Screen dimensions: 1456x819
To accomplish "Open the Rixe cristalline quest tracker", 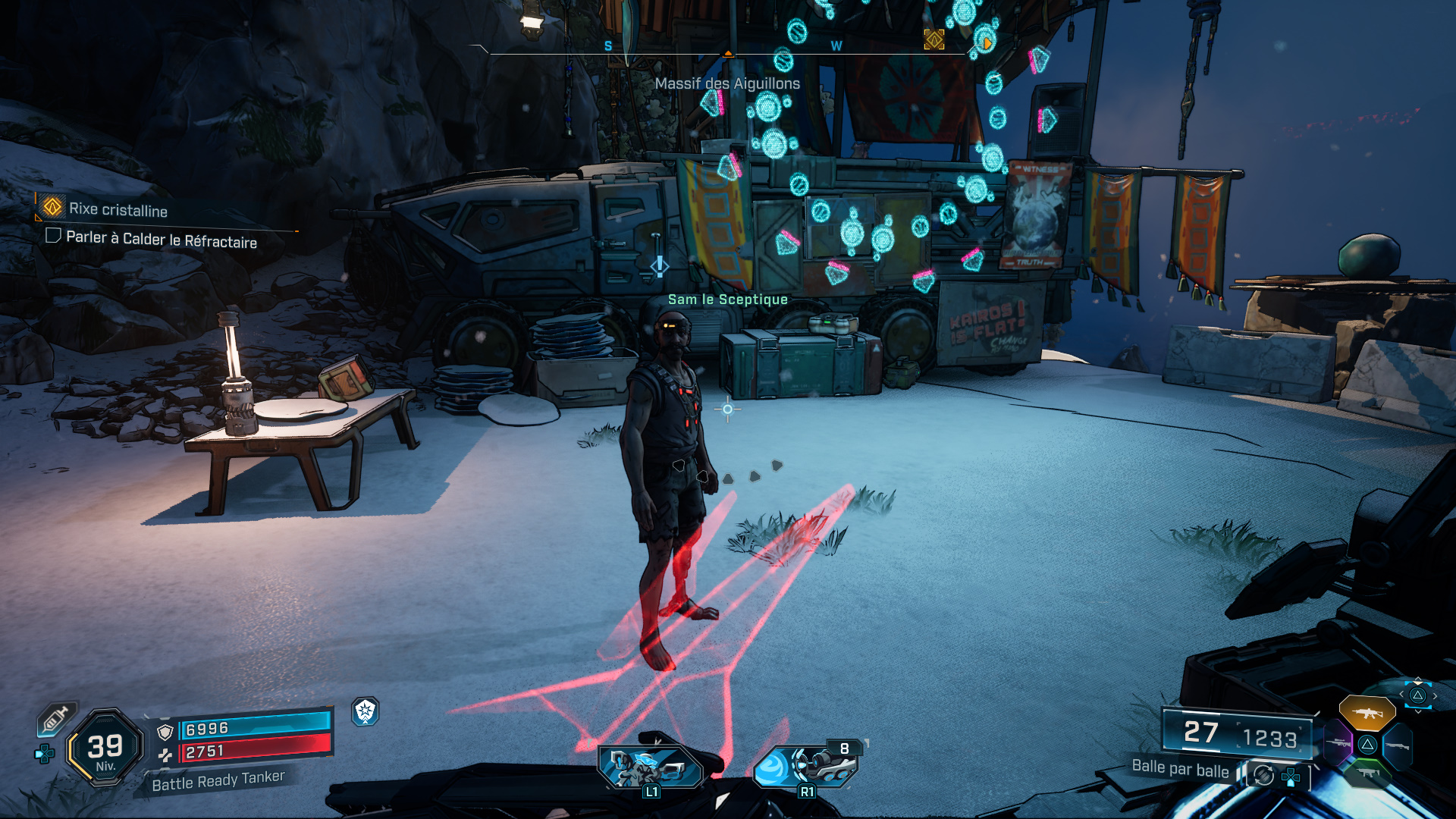I will click(118, 209).
